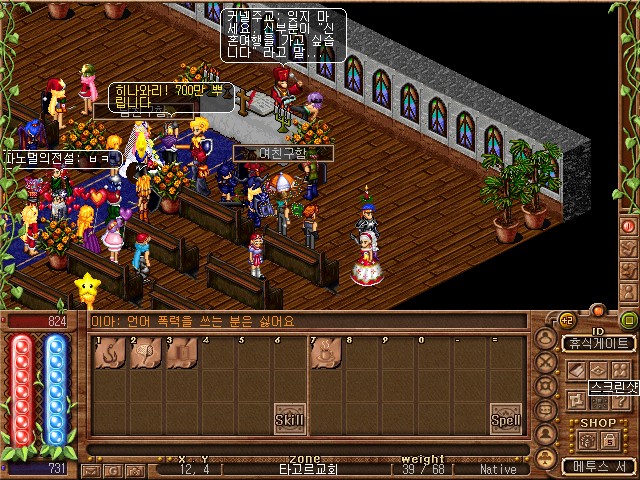640x480 pixels.
Task: Click the left icon under SHOP
Action: (586, 440)
